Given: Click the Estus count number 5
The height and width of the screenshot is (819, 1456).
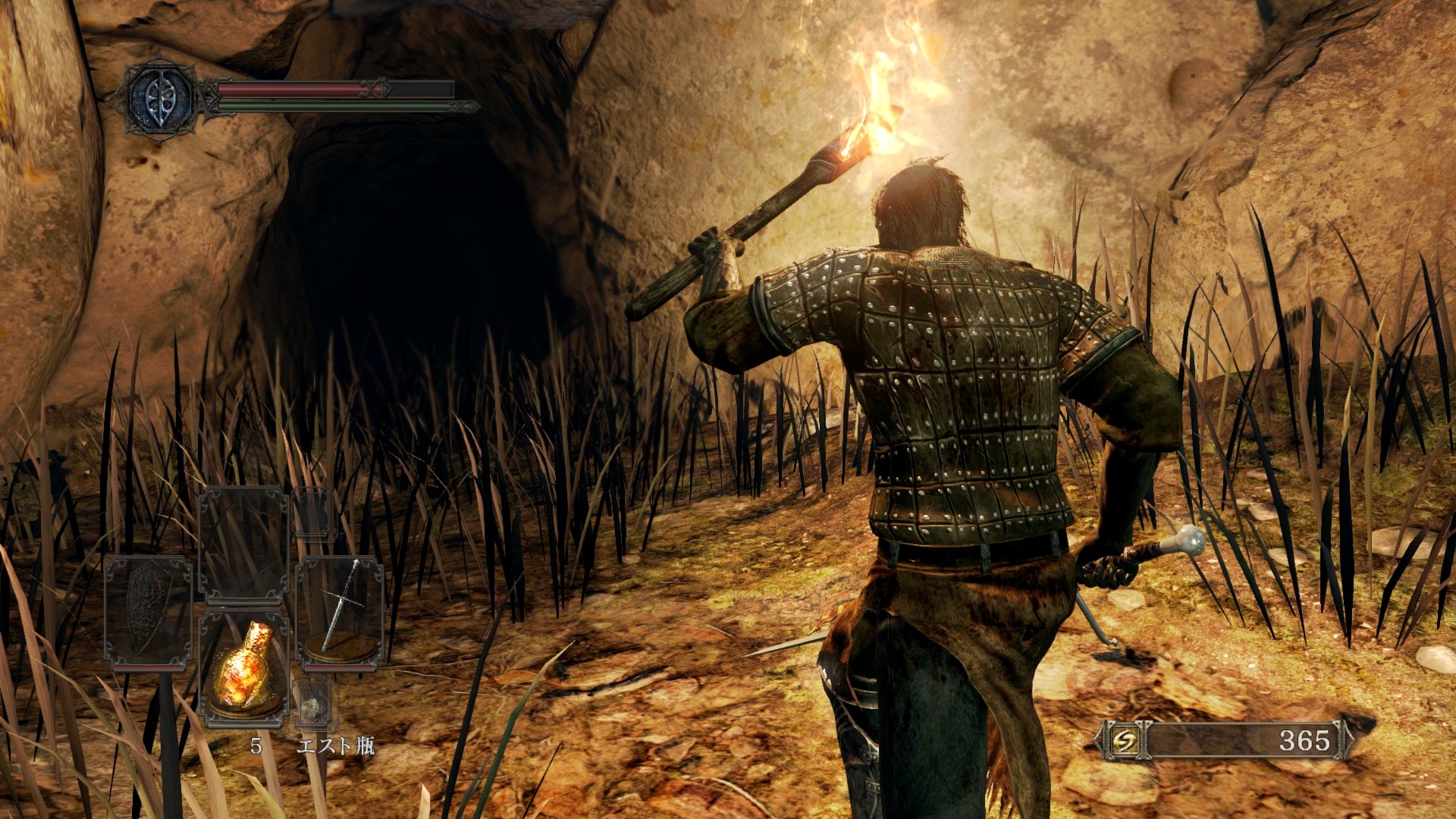Looking at the screenshot, I should 256,747.
